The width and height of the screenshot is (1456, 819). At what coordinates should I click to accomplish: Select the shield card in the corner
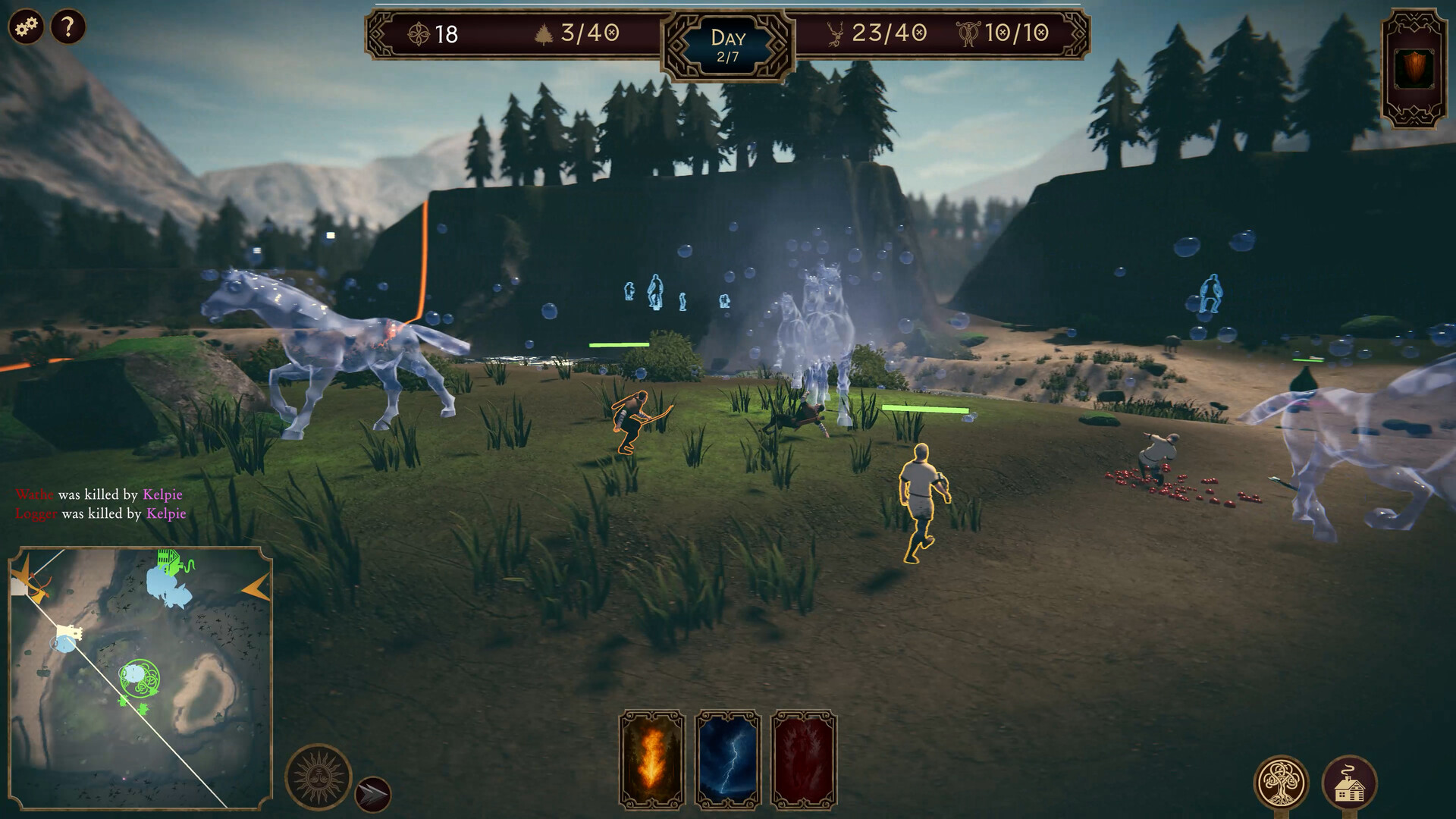coord(1414,70)
